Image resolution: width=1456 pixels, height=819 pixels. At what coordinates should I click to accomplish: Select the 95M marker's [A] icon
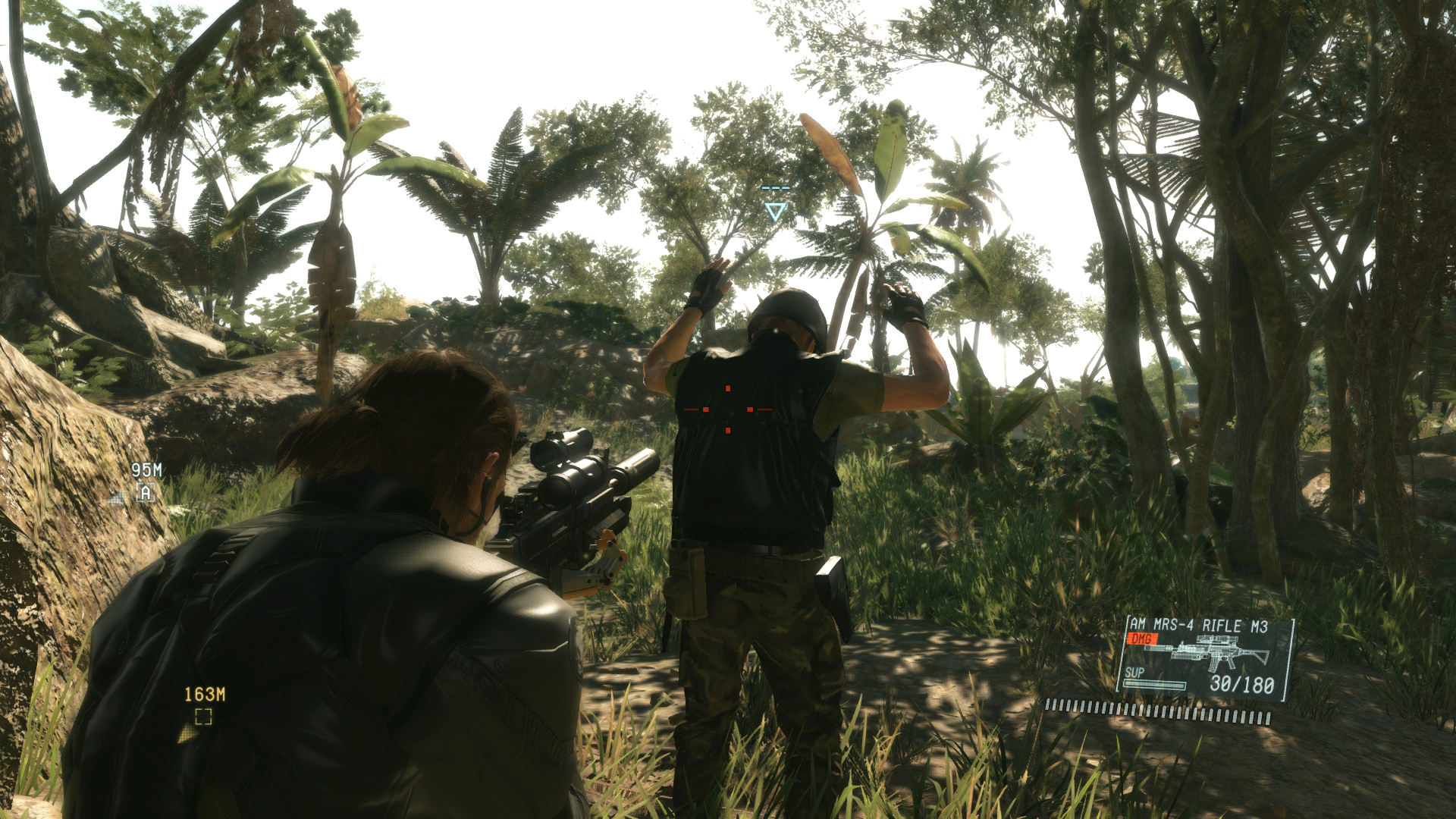tap(146, 491)
